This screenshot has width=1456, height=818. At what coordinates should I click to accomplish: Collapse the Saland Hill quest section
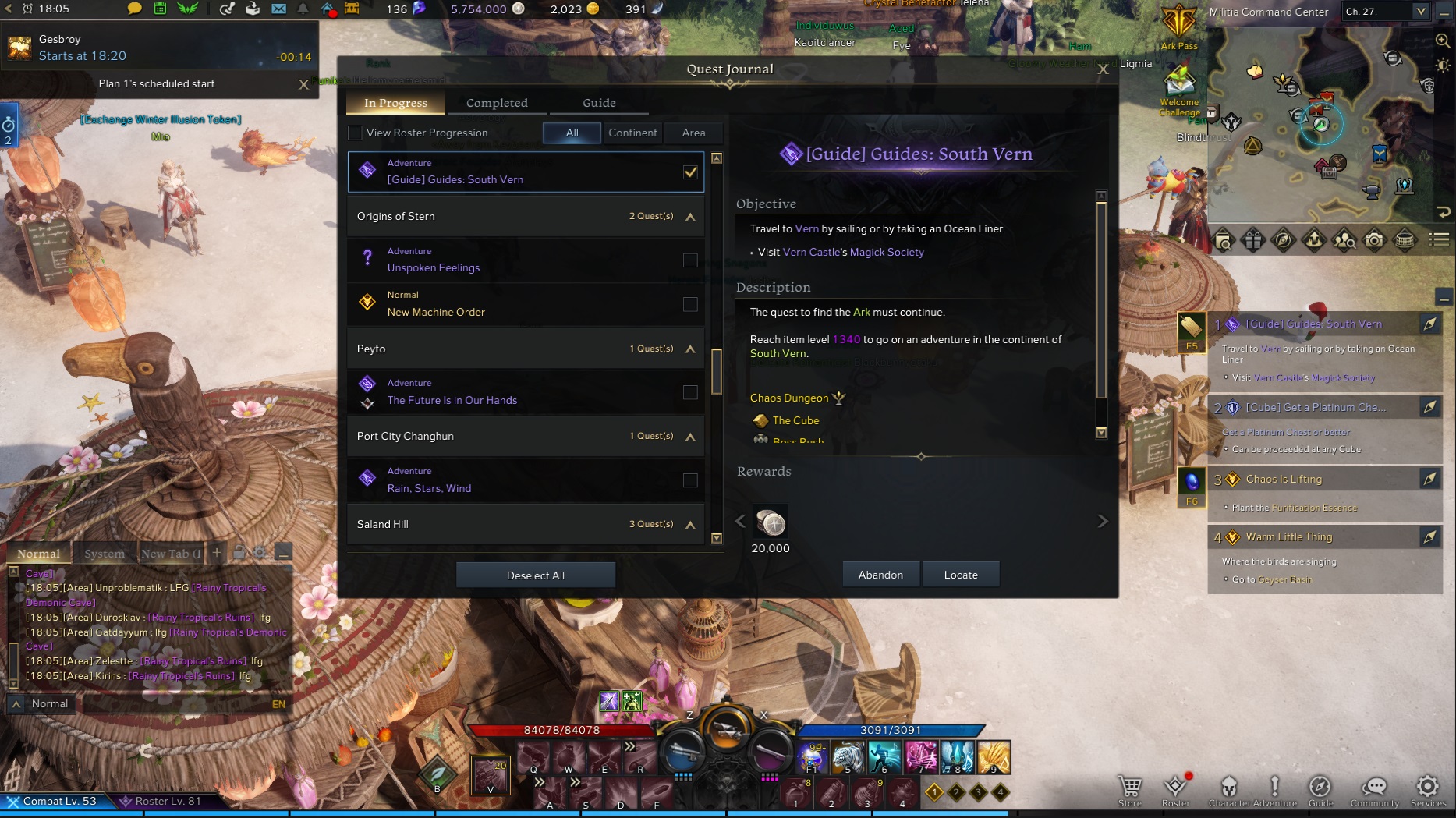tap(689, 523)
